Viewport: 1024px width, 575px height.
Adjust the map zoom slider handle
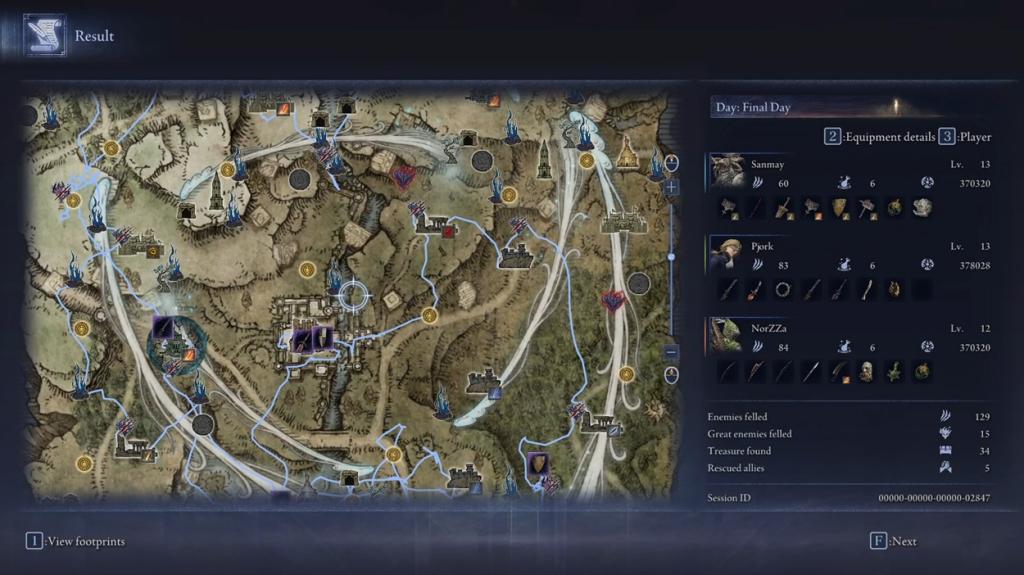[x=671, y=257]
